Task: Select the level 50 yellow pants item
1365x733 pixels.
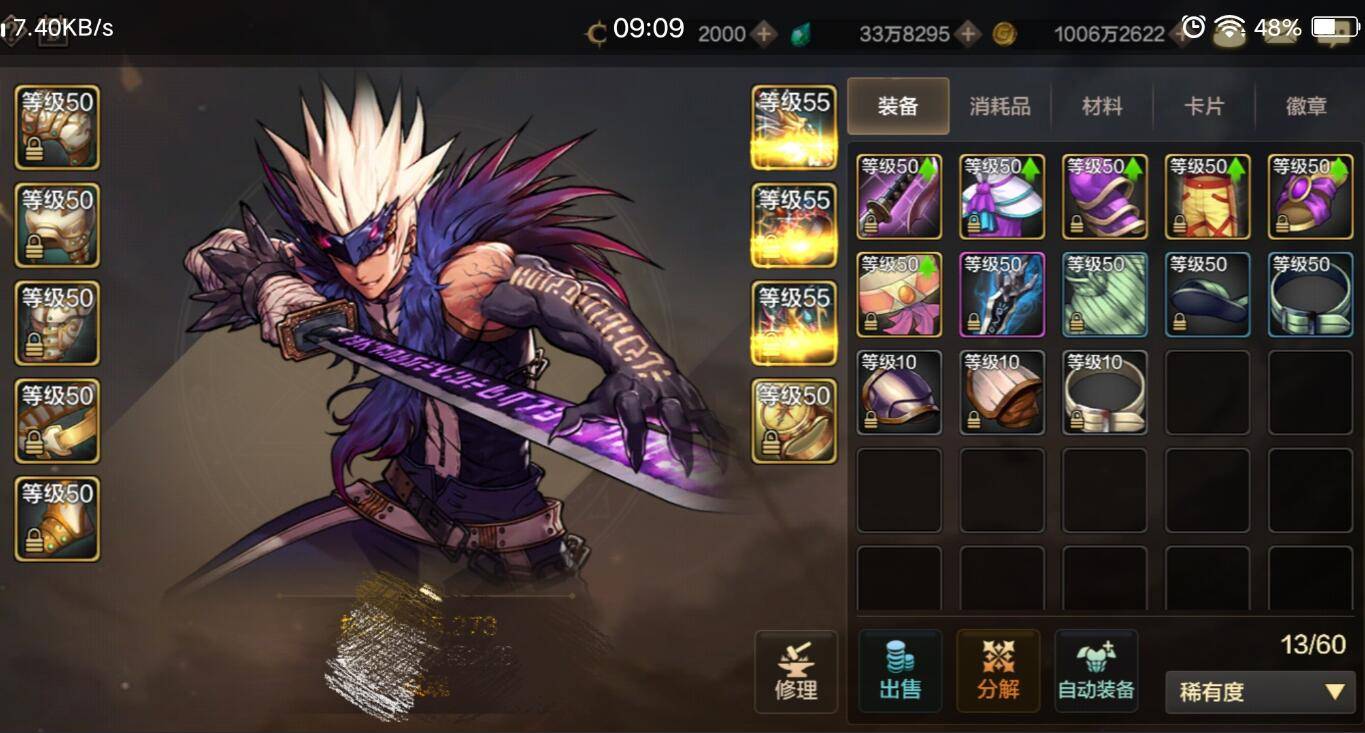Action: [1207, 196]
